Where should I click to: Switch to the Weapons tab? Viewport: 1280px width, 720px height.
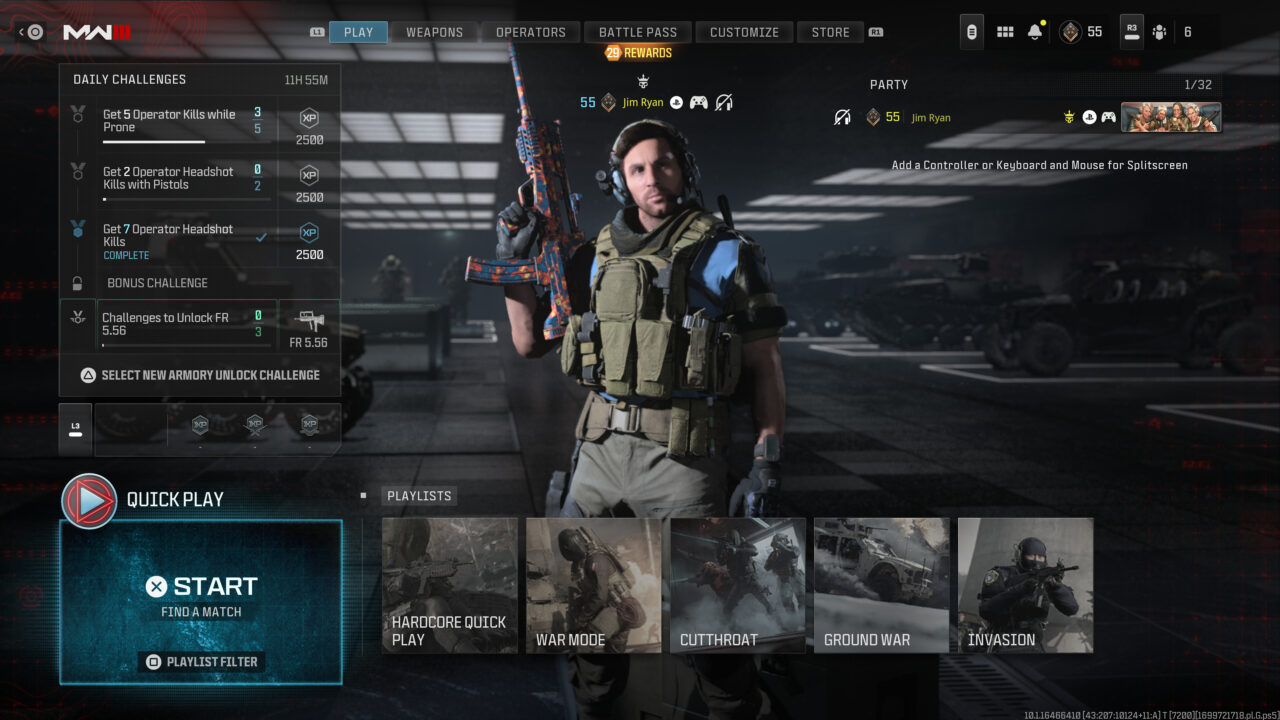(433, 31)
